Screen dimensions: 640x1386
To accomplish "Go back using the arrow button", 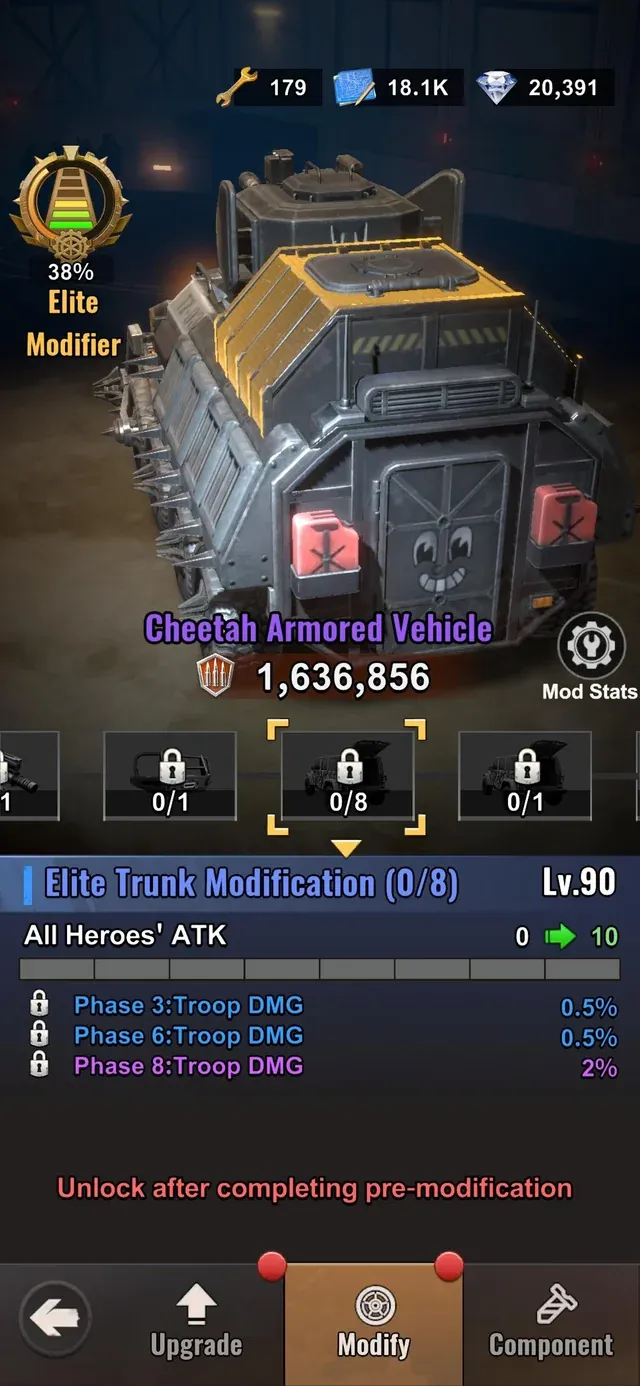I will click(54, 1320).
